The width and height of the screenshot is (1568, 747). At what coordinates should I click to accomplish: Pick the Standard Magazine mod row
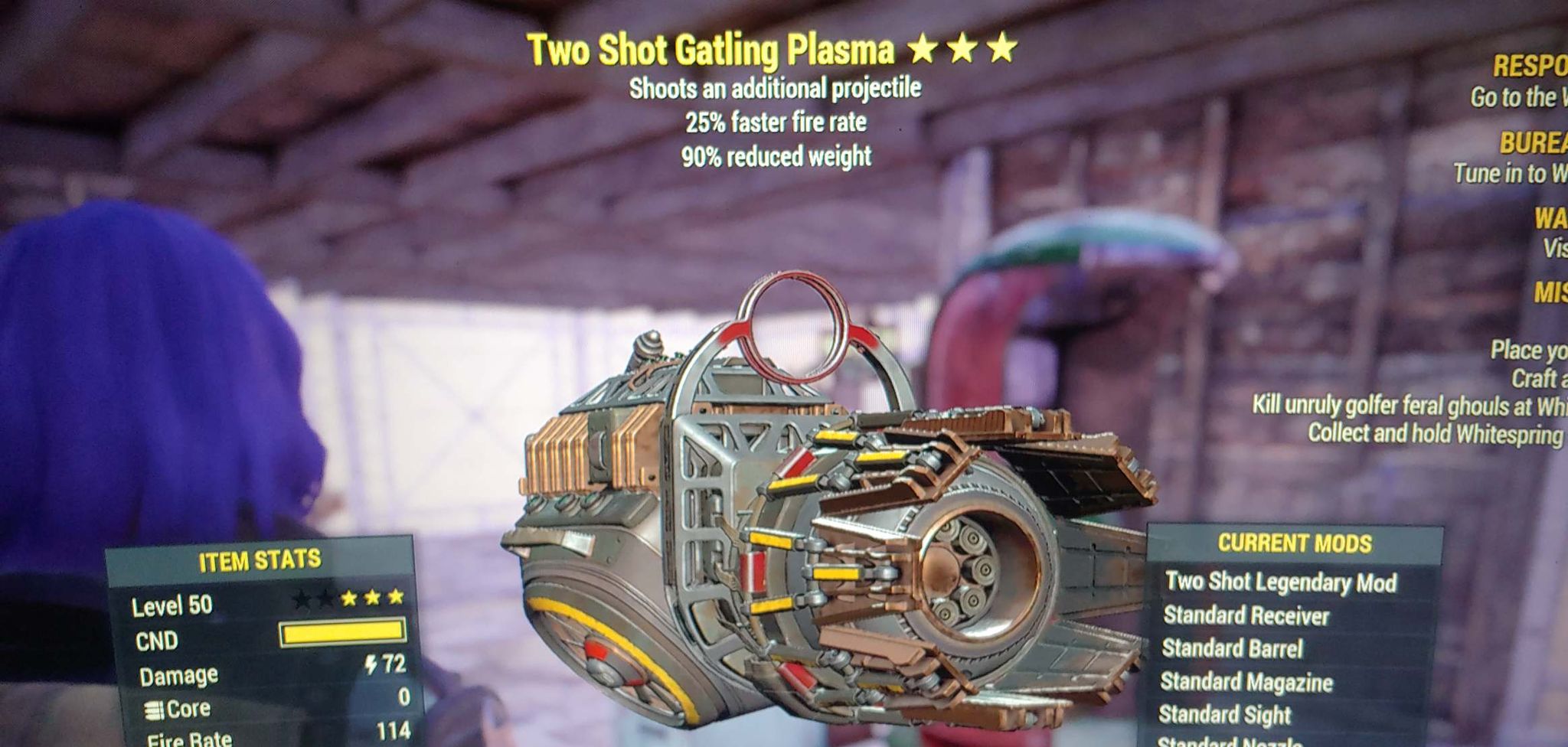(1246, 681)
